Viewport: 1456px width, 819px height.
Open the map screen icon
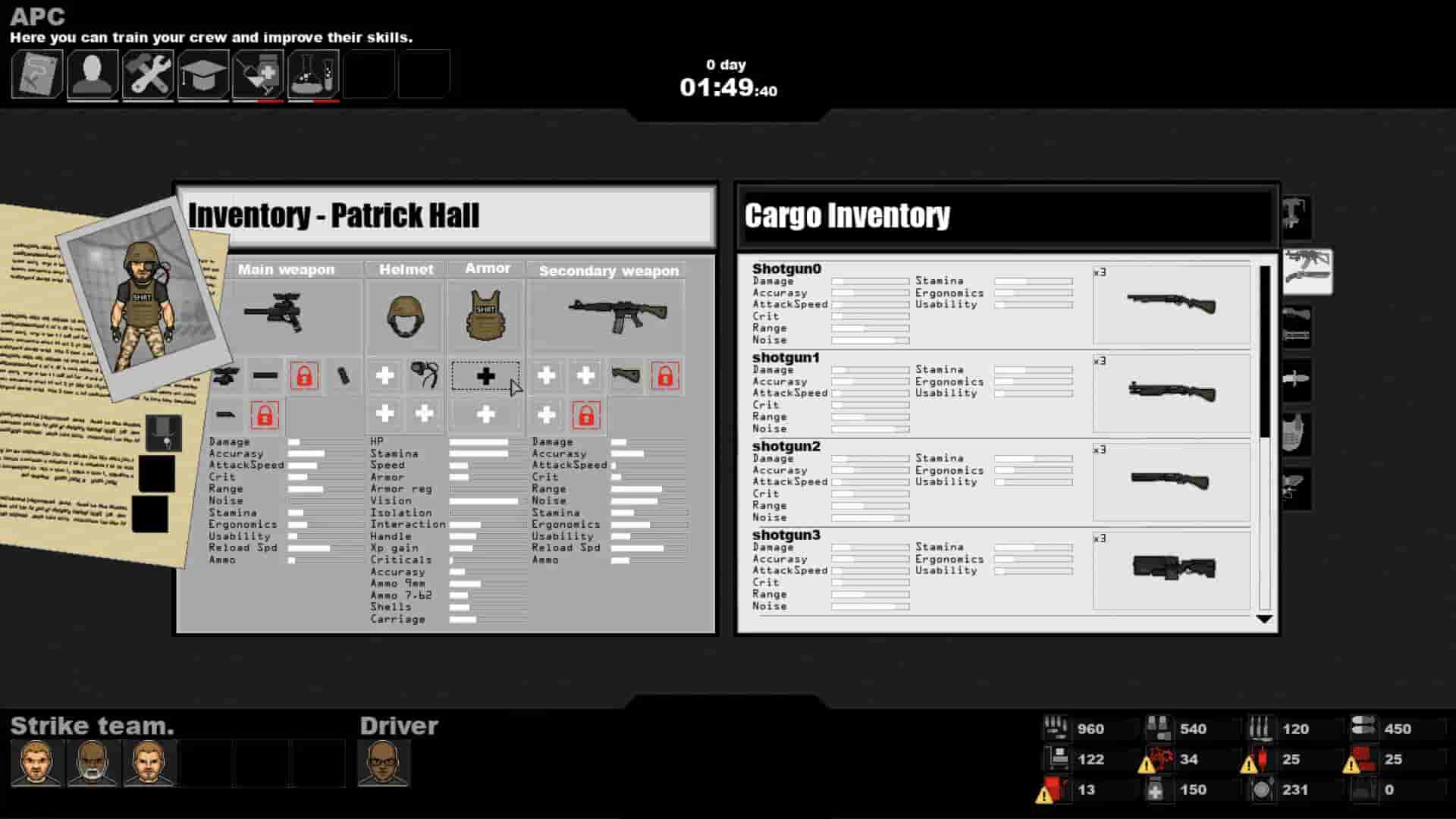coord(36,73)
